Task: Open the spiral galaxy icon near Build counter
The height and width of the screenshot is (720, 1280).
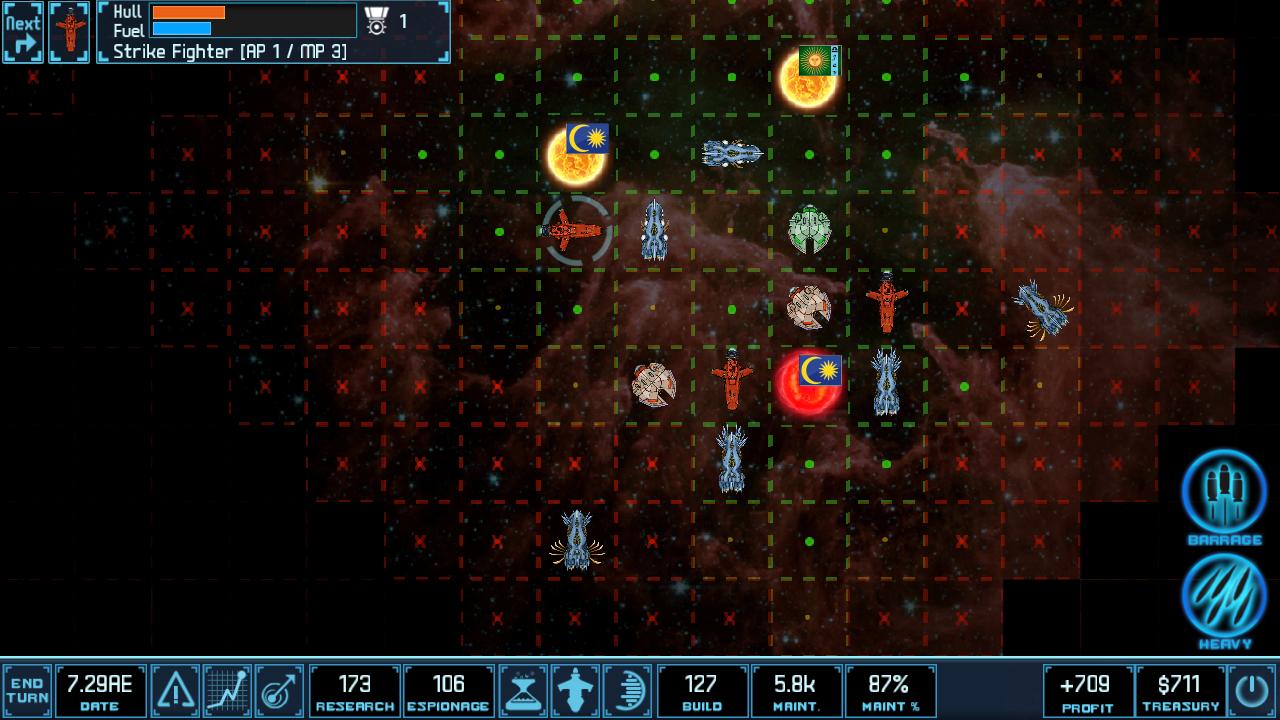Action: (x=629, y=688)
